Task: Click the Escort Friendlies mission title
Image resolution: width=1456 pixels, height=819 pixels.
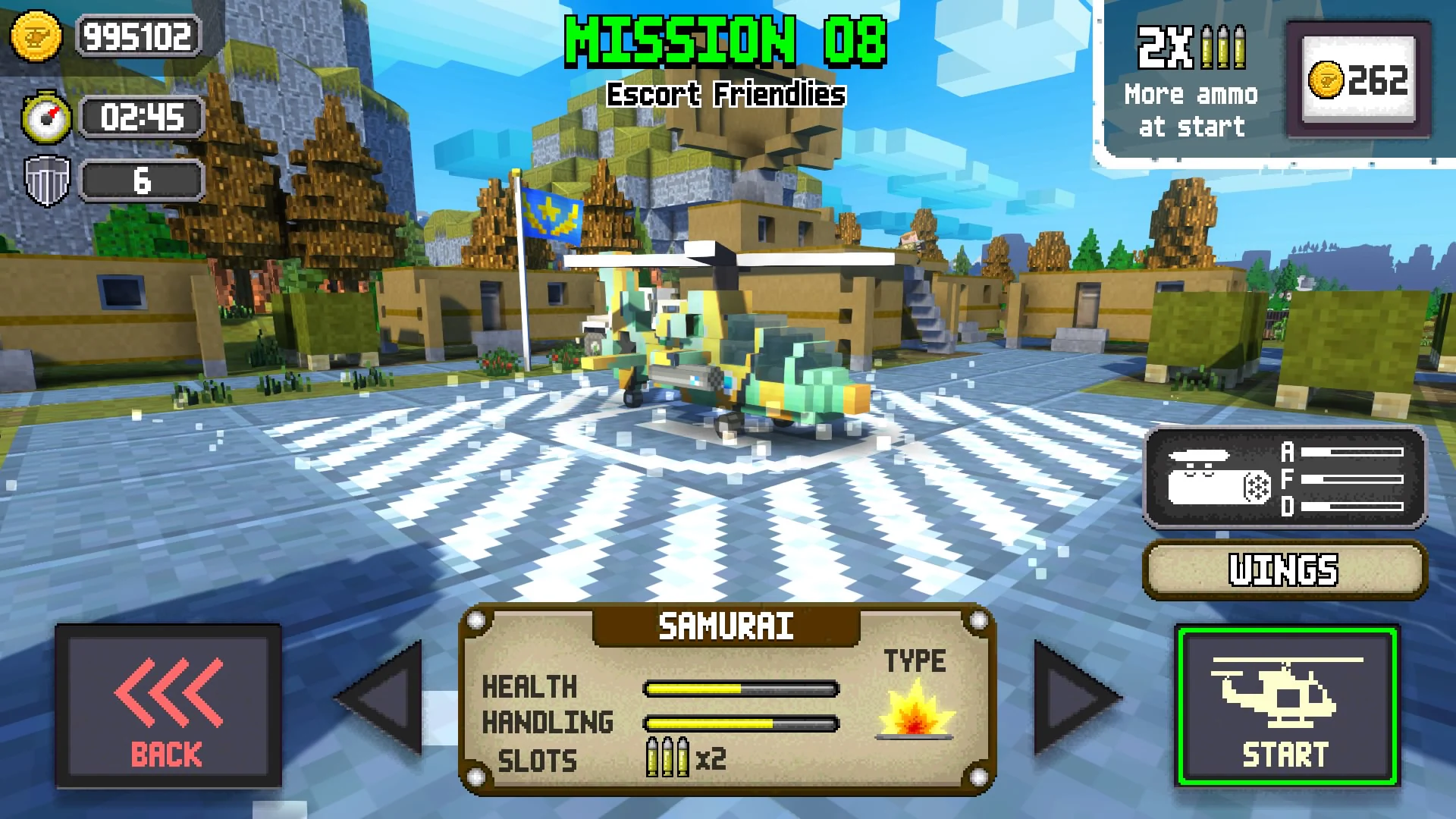Action: tap(725, 95)
